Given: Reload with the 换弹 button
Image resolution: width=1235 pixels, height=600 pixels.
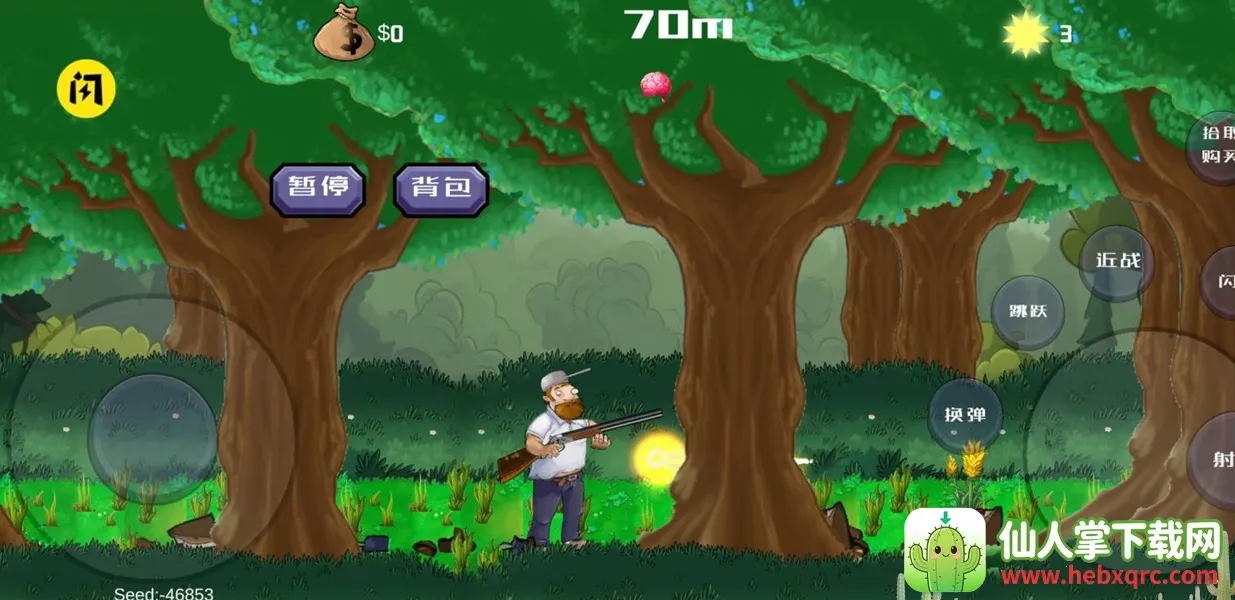Looking at the screenshot, I should click(x=965, y=415).
